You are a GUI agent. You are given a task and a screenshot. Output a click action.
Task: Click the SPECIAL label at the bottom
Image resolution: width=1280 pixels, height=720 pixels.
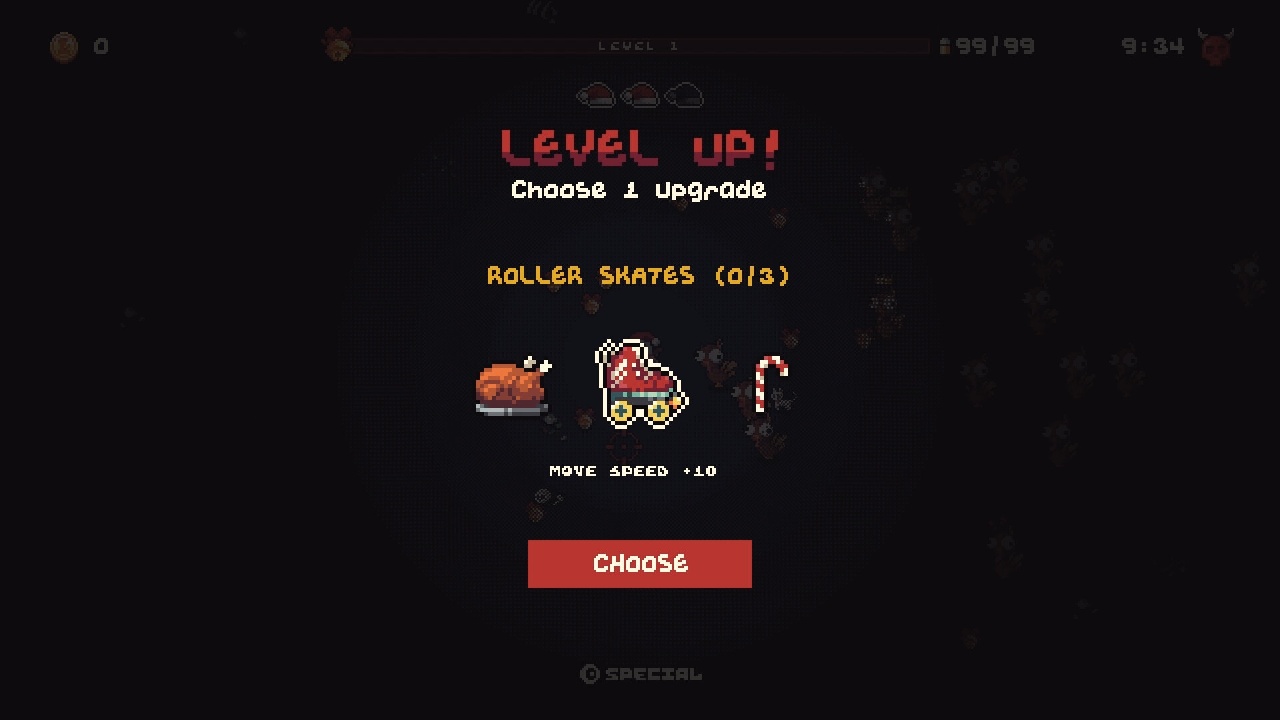coord(653,673)
